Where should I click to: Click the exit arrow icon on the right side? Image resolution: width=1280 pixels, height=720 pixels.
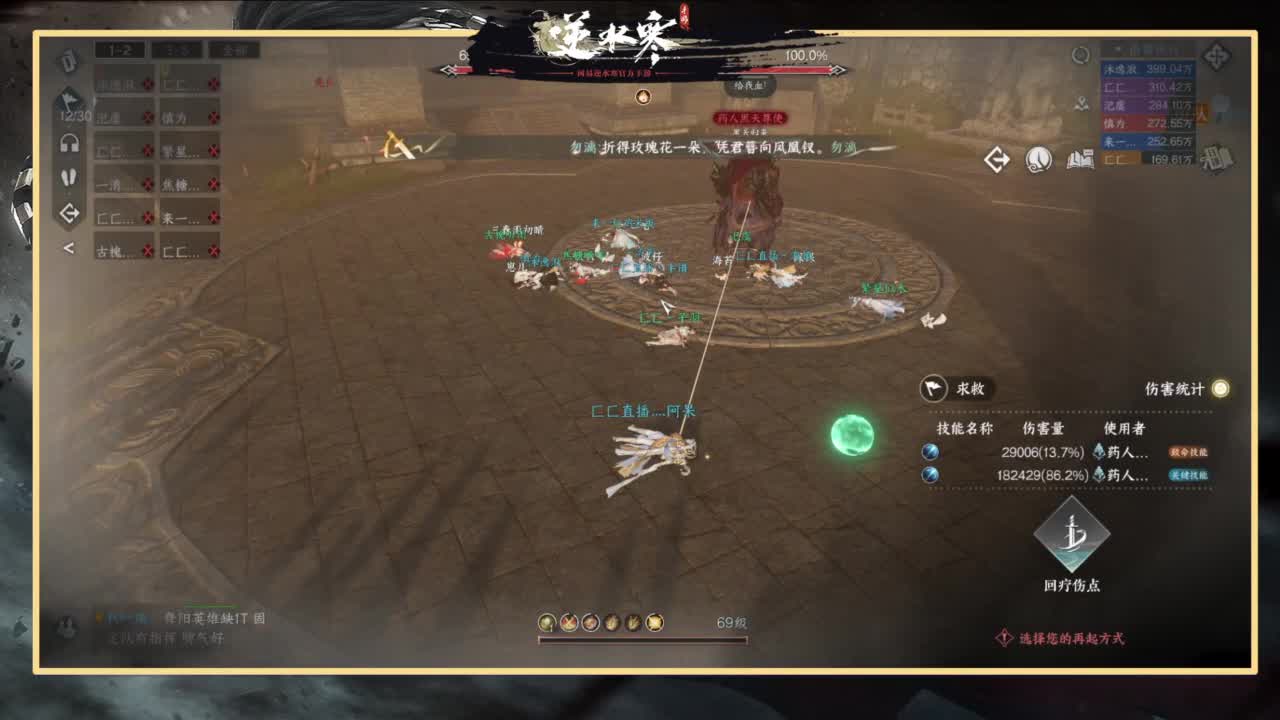coord(997,160)
